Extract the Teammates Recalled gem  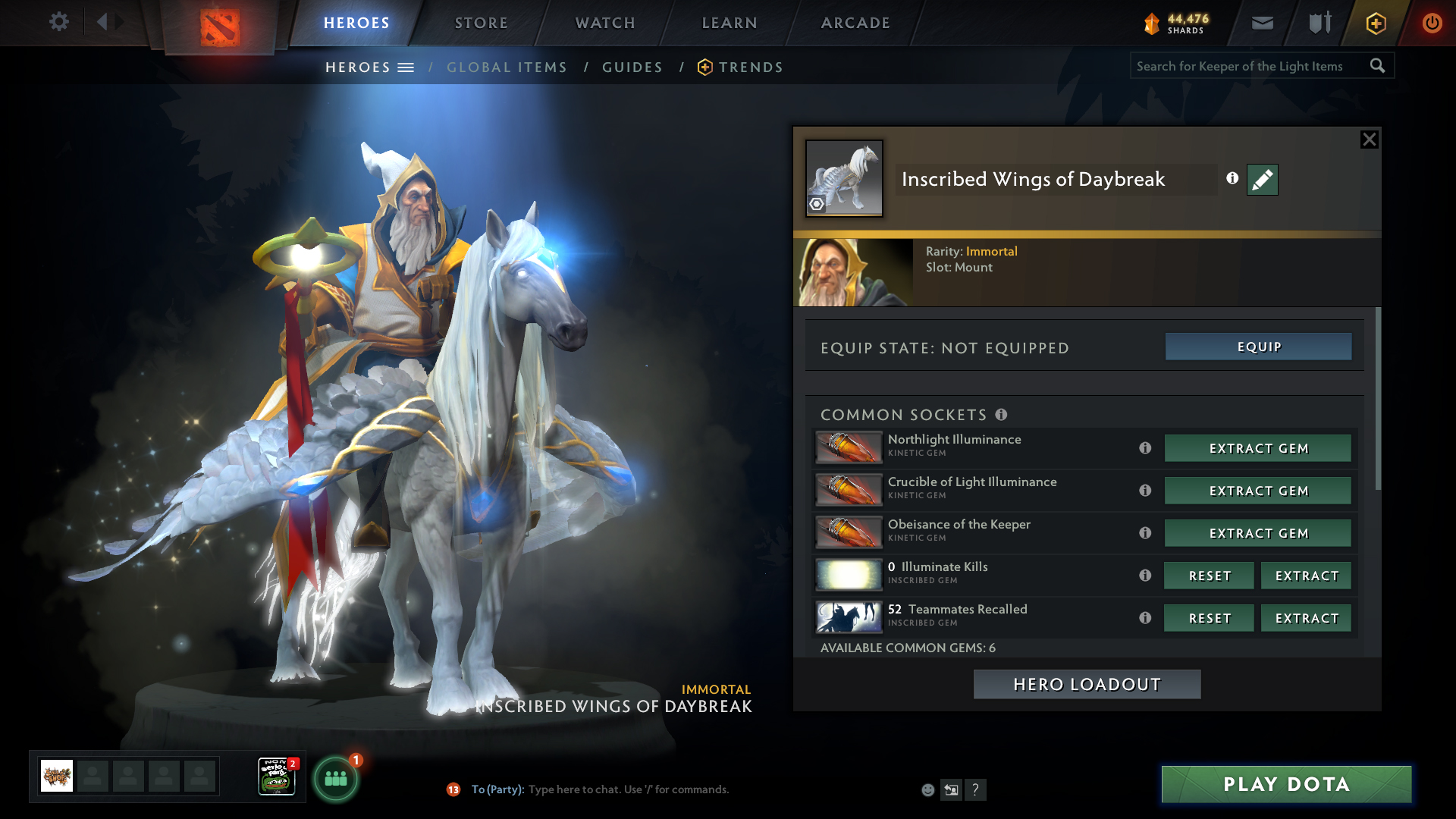(1306, 618)
